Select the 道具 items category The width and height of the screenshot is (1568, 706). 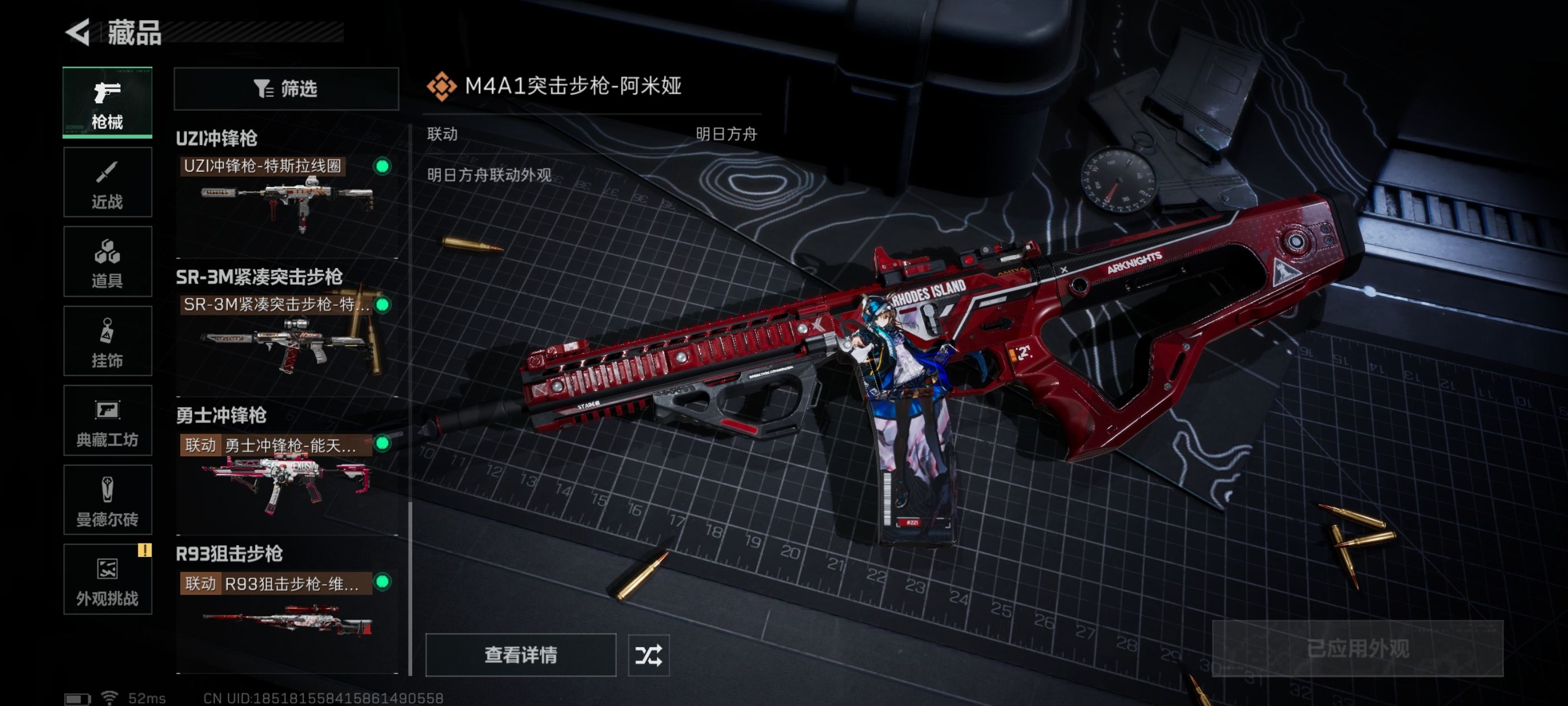click(x=107, y=262)
